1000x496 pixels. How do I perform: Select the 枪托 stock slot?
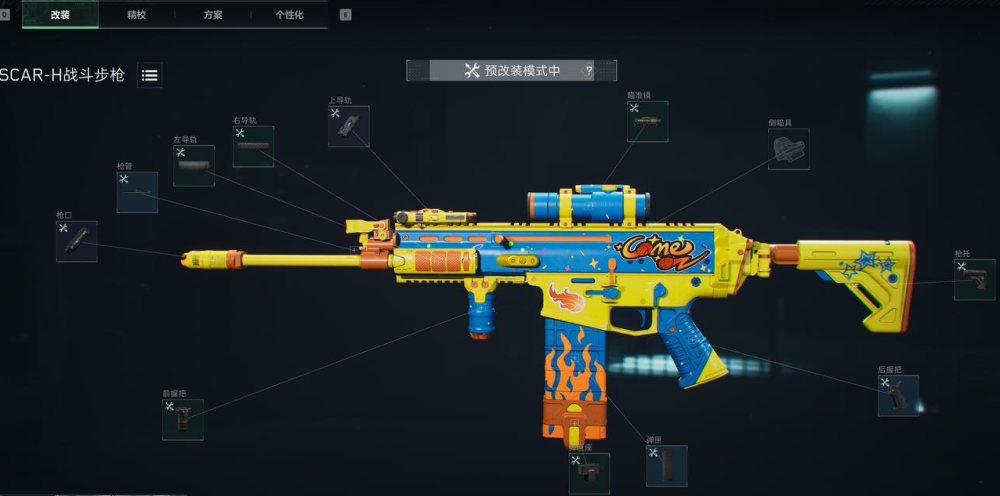(x=974, y=280)
